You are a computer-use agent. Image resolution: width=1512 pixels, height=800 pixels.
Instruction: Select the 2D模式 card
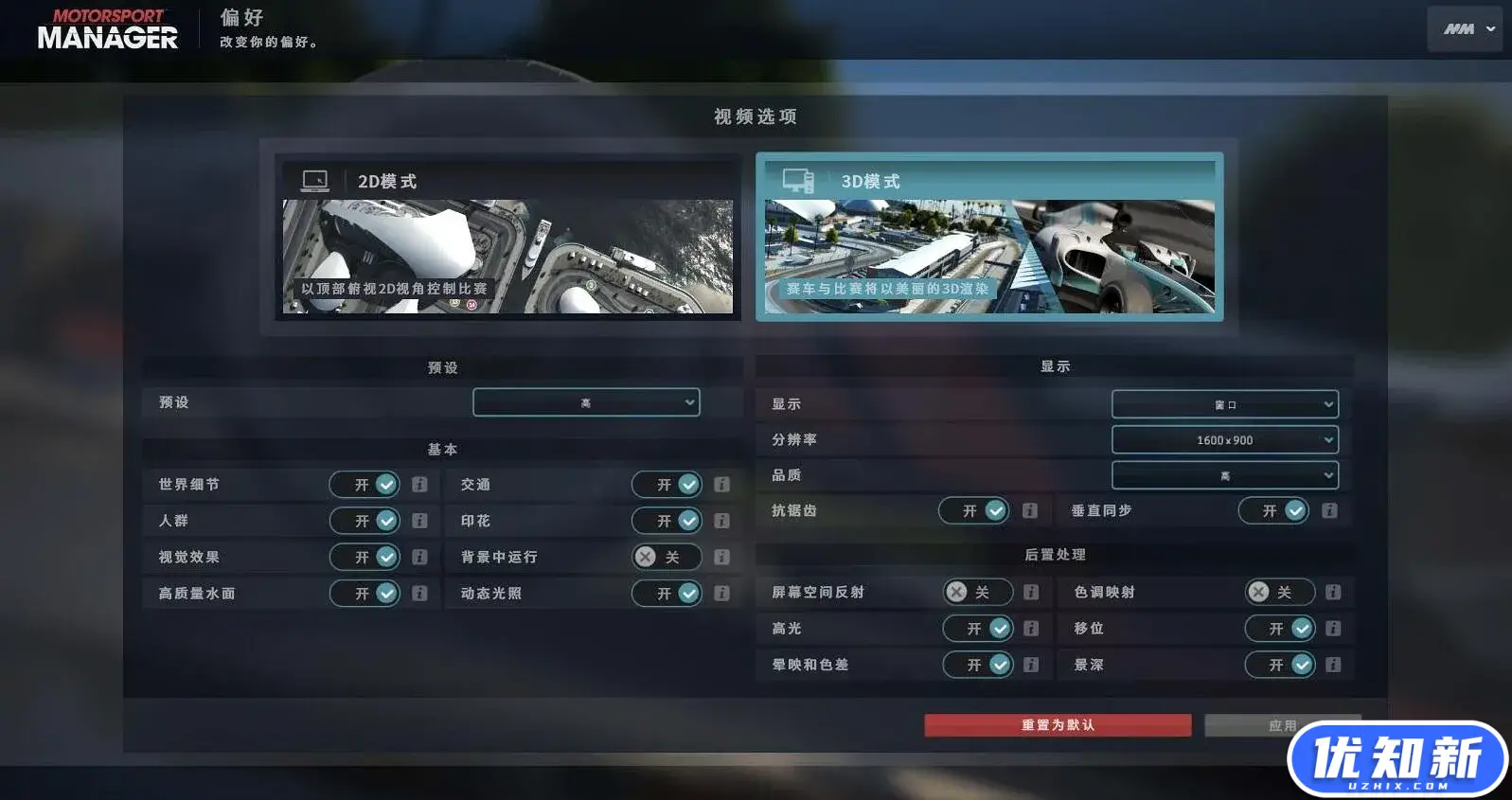click(508, 239)
